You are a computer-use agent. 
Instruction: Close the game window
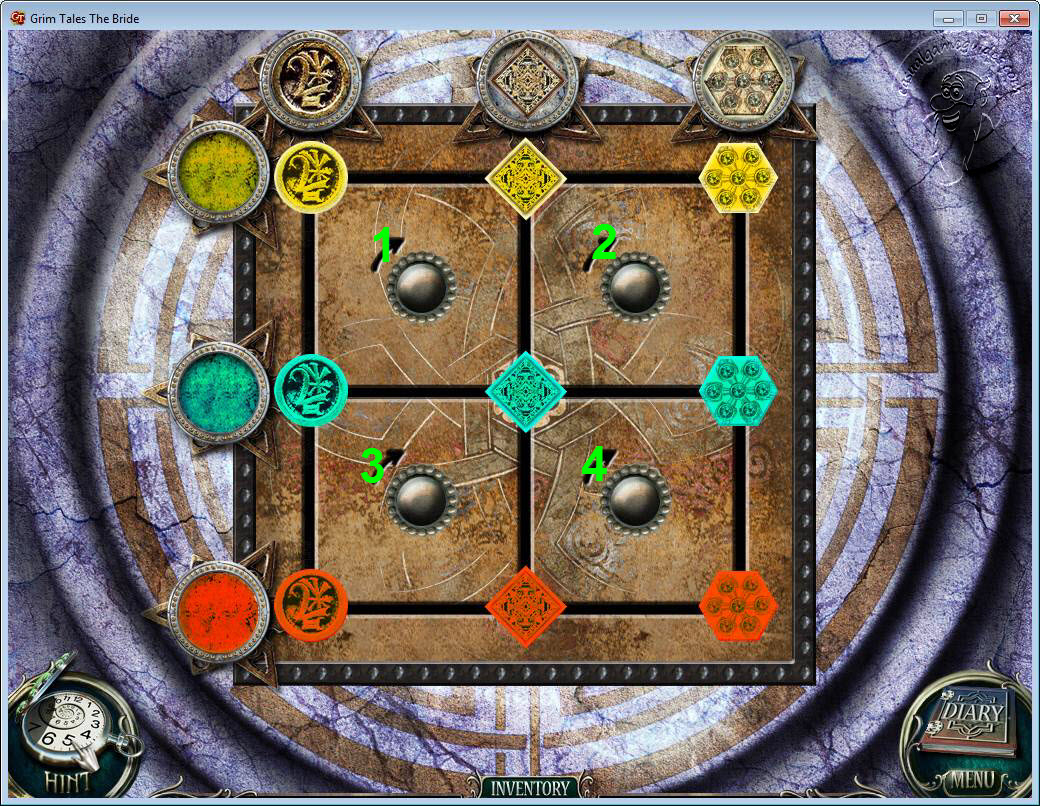tap(1014, 18)
